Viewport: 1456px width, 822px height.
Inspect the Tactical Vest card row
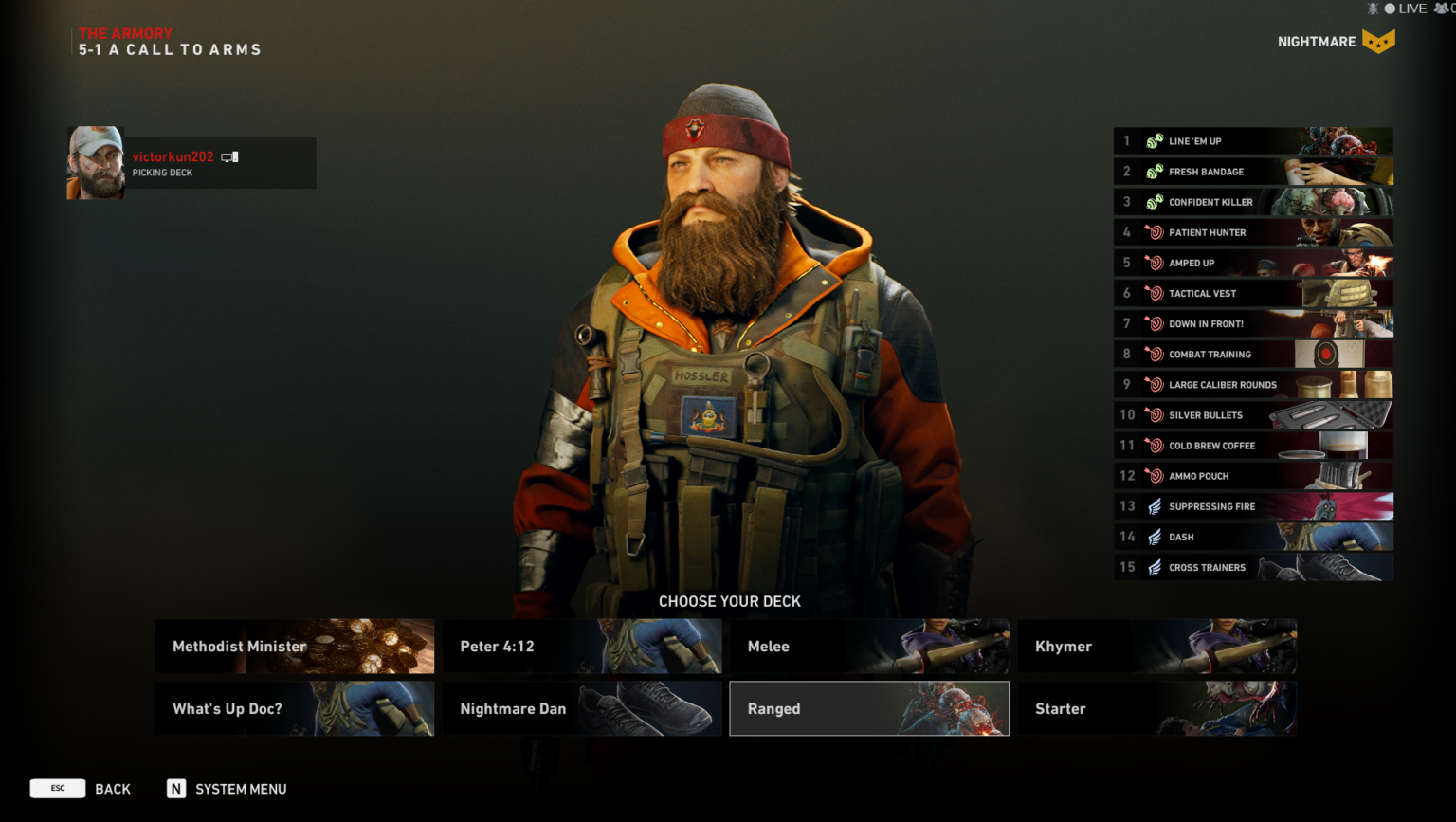tap(1253, 293)
